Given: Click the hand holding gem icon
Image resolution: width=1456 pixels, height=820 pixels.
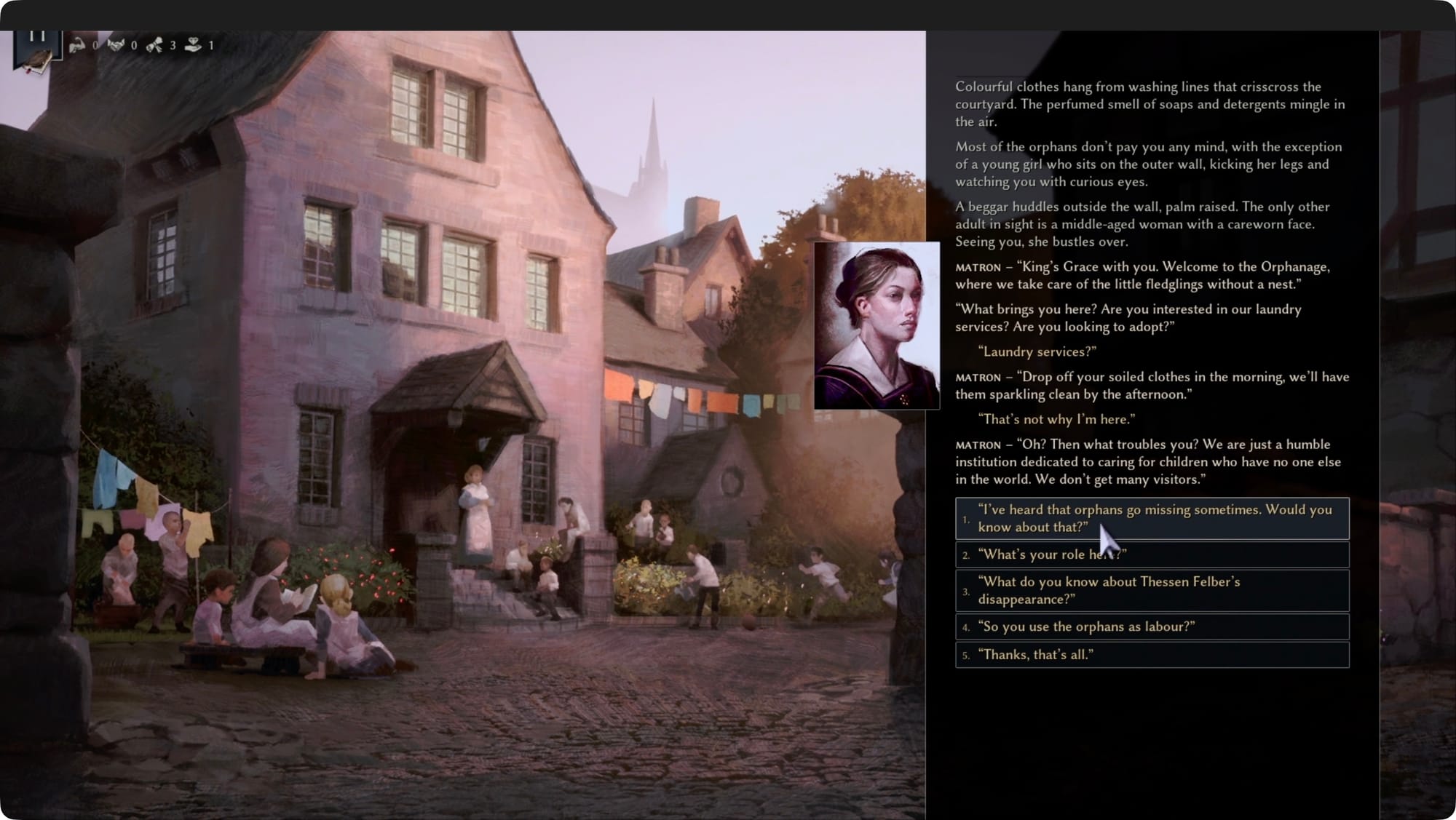Looking at the screenshot, I should [193, 45].
